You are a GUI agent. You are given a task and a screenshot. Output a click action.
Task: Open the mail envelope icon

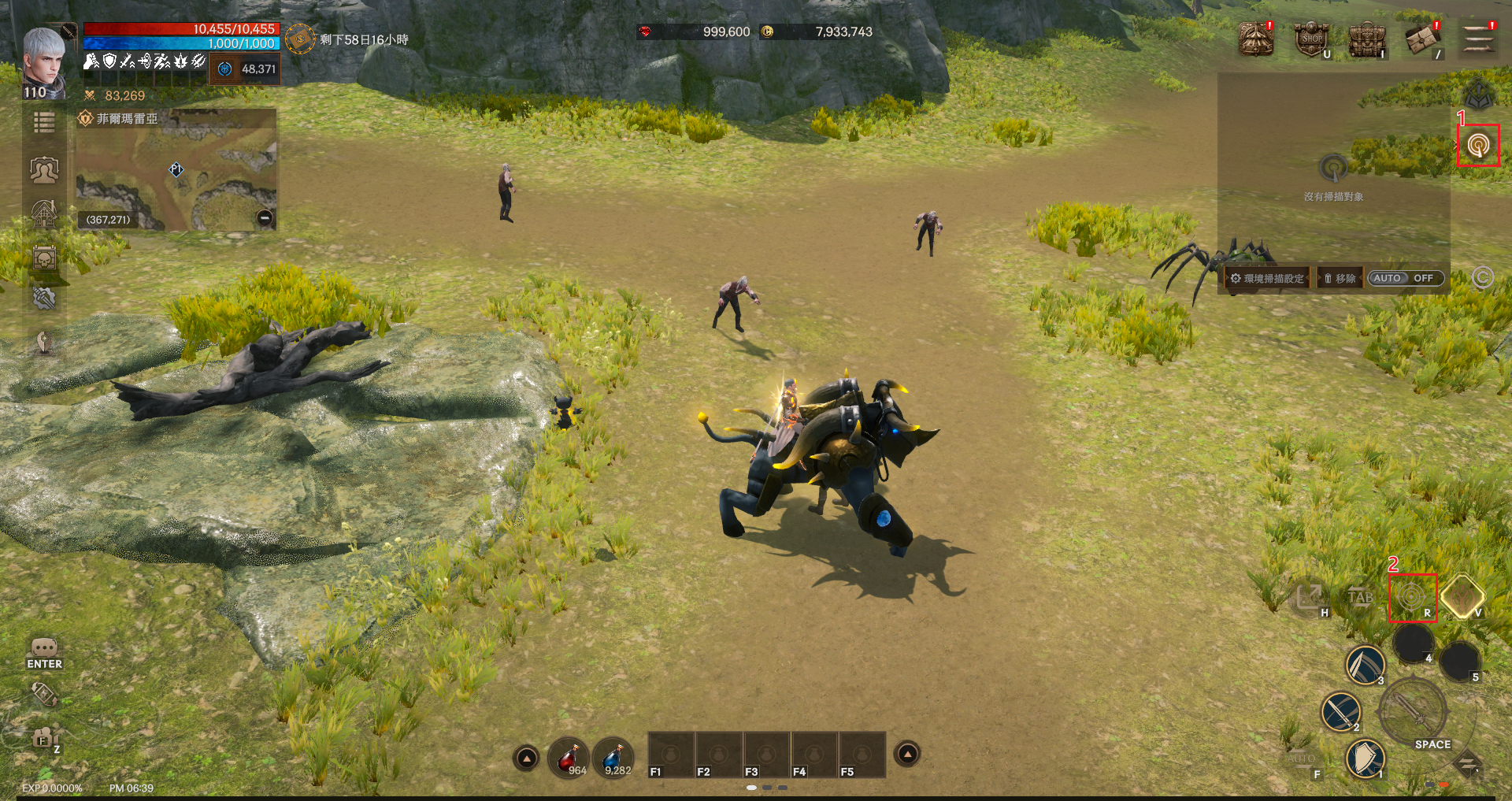coord(1422,39)
